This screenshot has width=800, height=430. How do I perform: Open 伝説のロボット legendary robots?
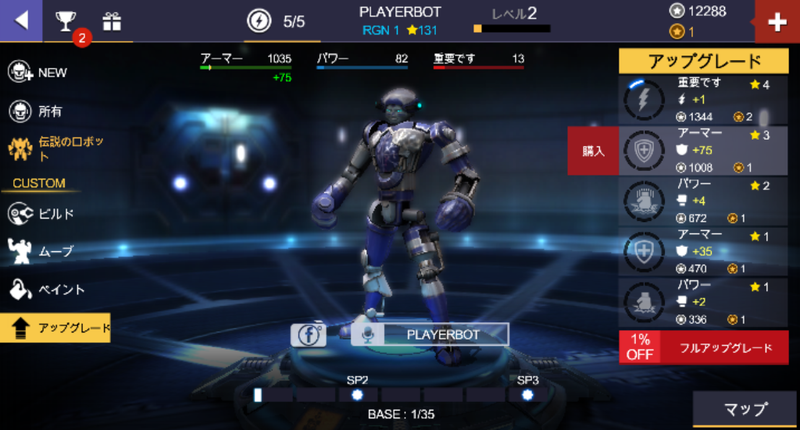pyautogui.click(x=60, y=150)
